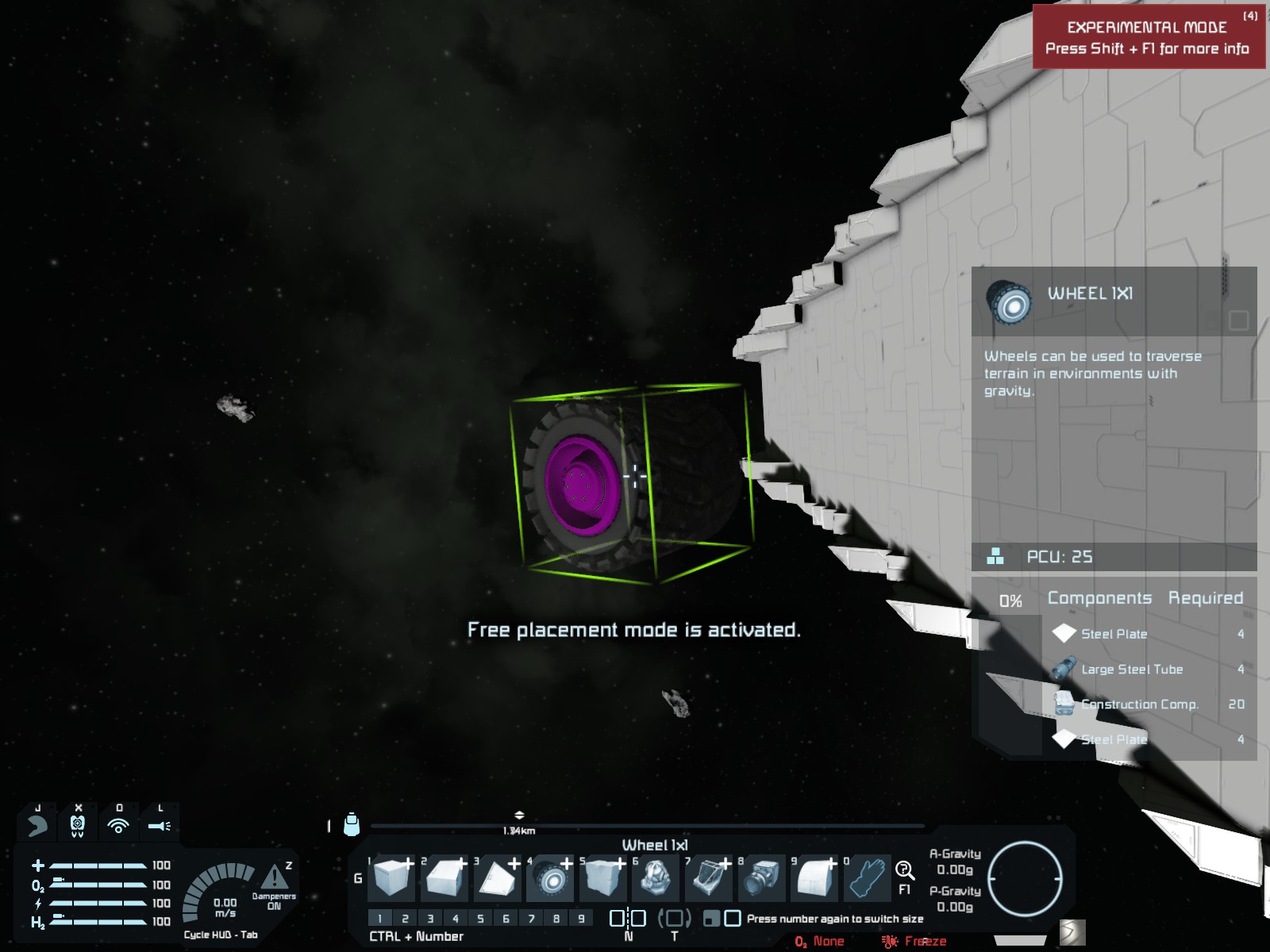This screenshot has width=1270, height=952.
Task: Switch to toolbar page 3
Action: 430,919
